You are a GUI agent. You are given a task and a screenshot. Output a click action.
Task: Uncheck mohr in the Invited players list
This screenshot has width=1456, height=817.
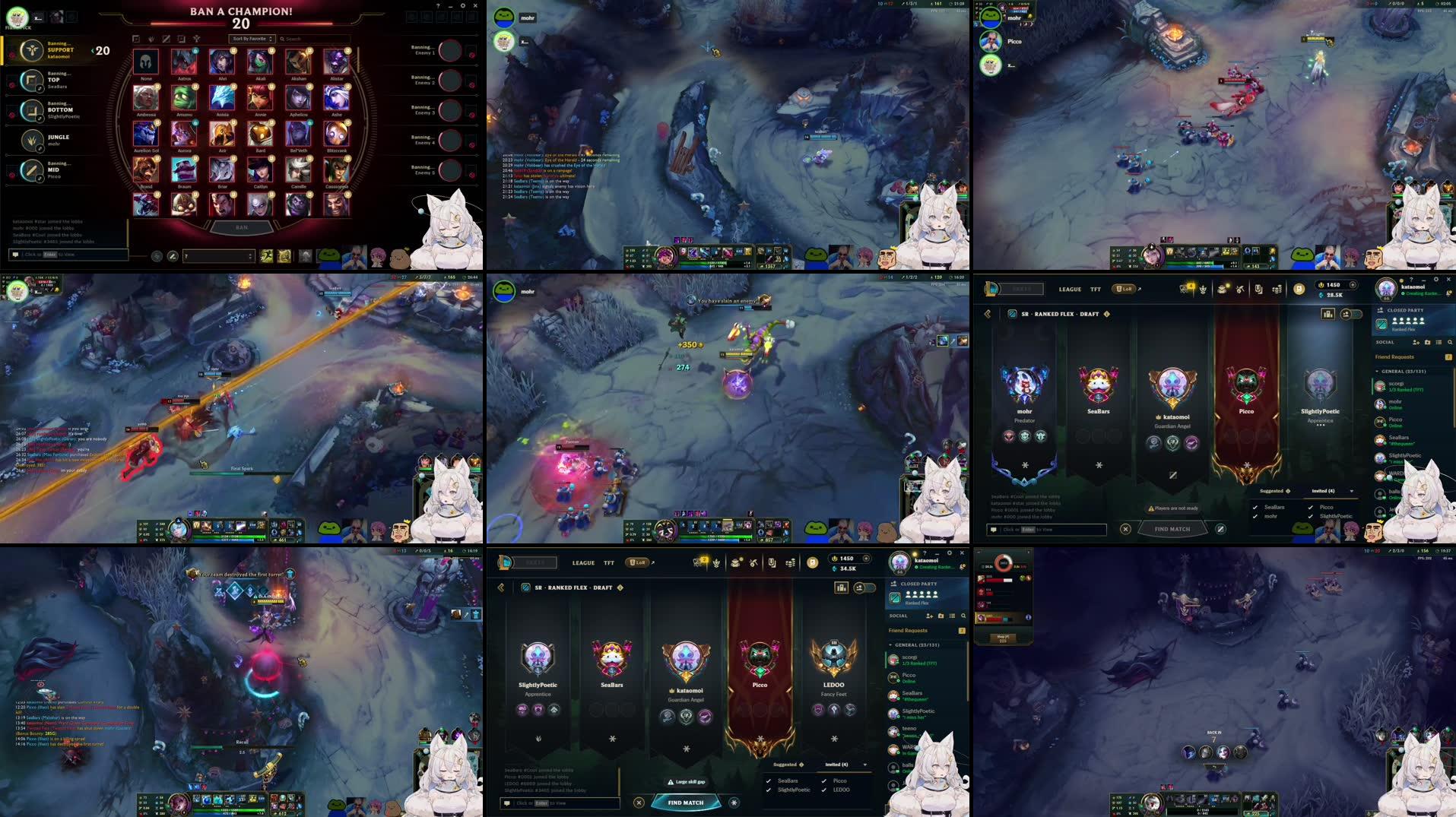pos(1255,517)
